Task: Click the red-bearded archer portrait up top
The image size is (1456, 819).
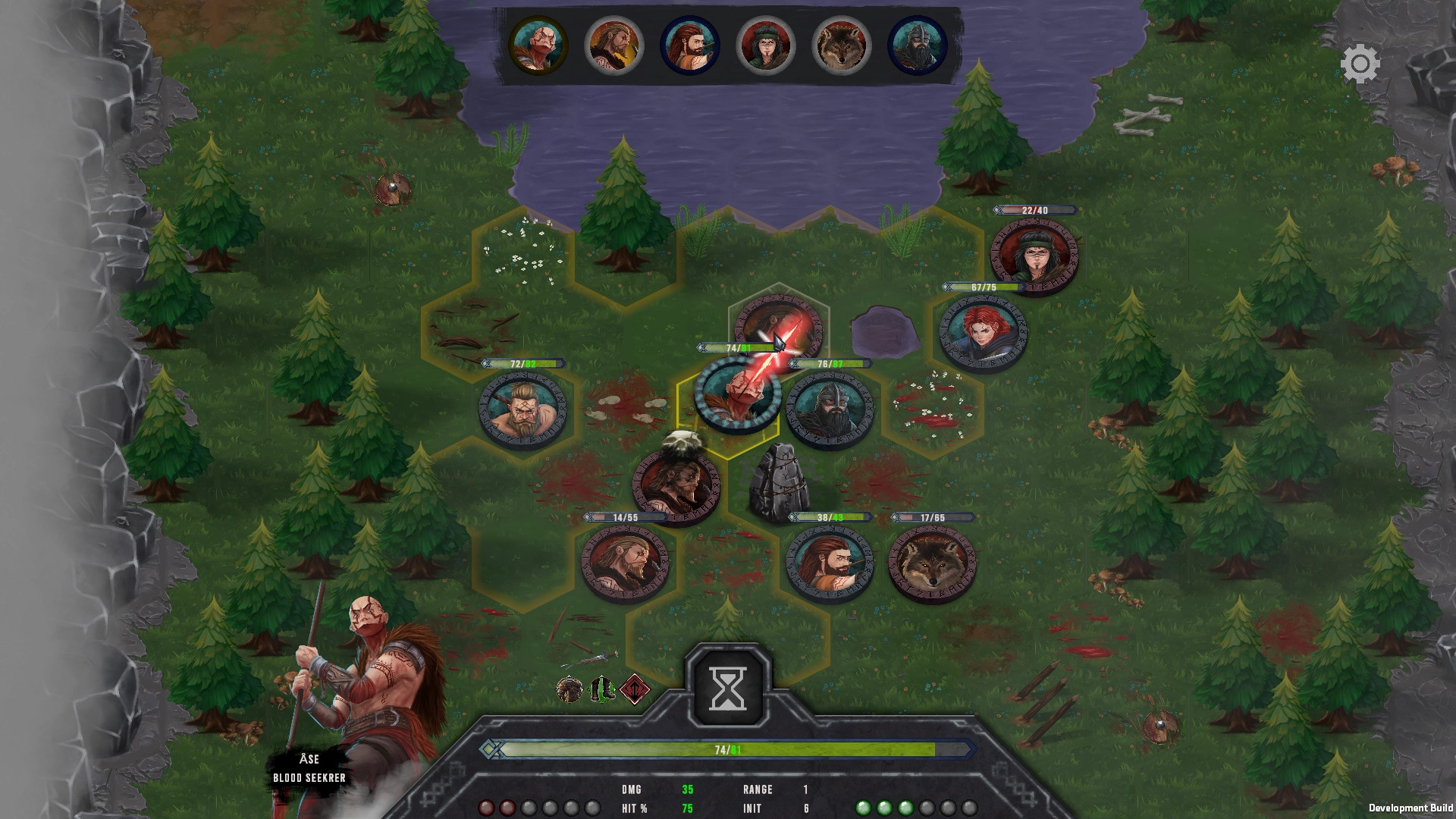Action: coord(690,45)
